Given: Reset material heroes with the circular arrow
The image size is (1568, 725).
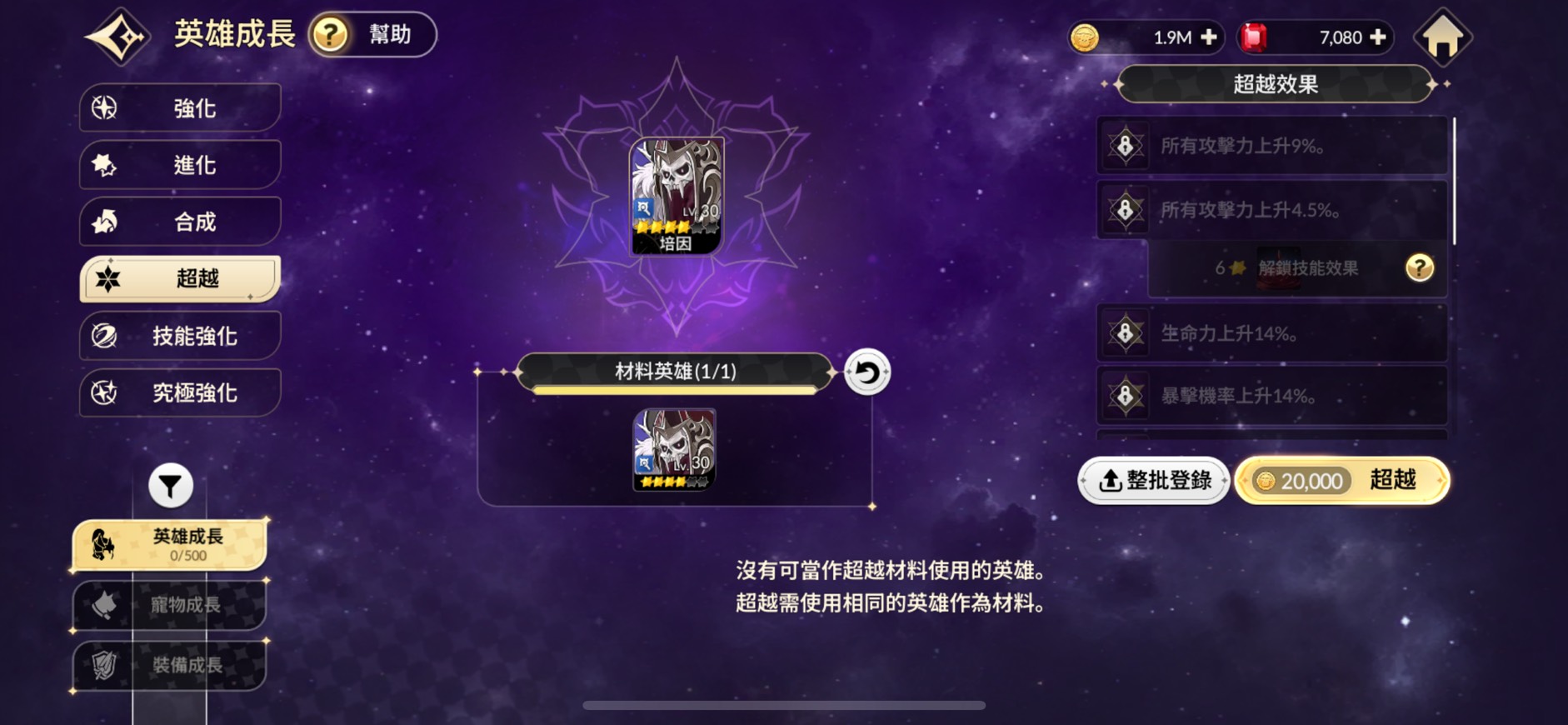Looking at the screenshot, I should pyautogui.click(x=867, y=372).
